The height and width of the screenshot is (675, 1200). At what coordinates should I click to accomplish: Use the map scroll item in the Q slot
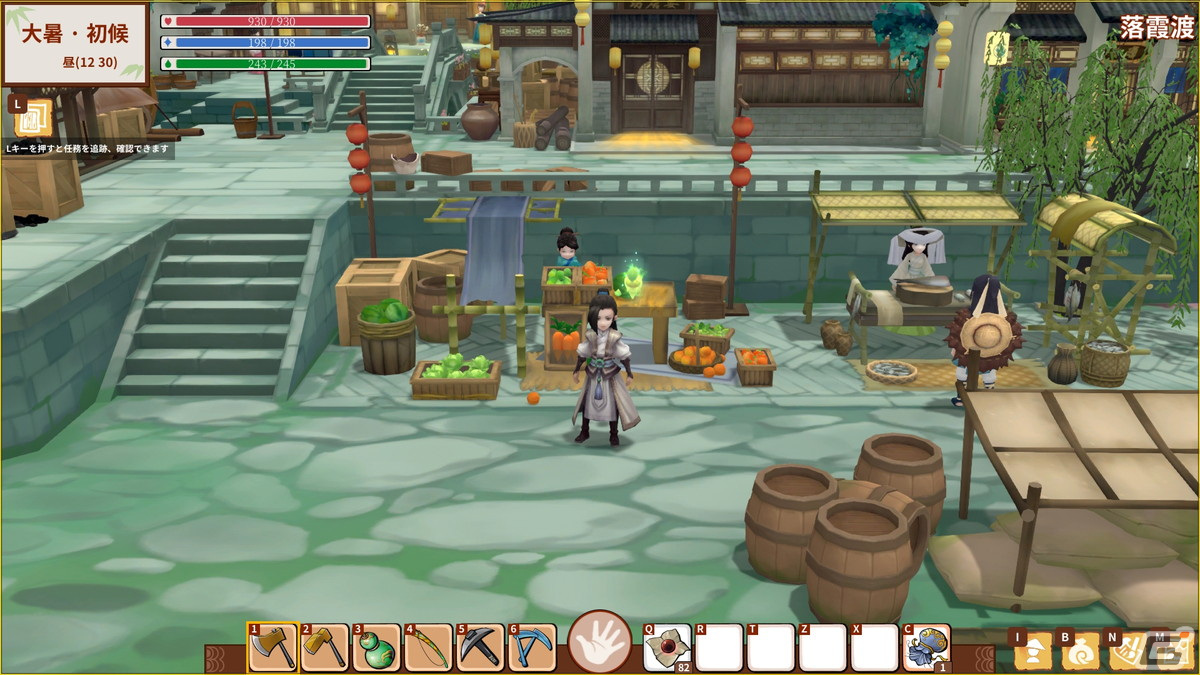(x=667, y=647)
